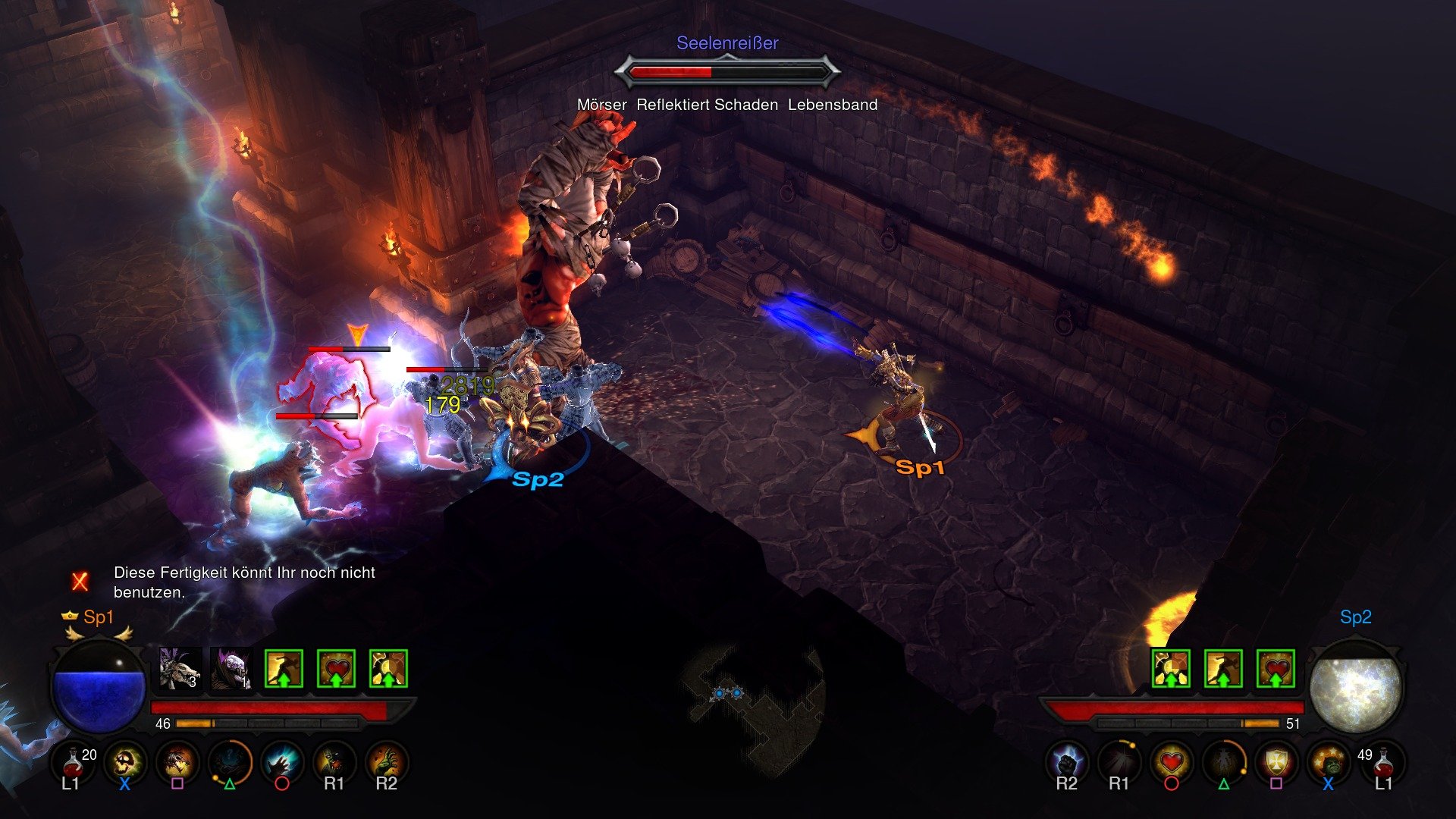Click the purple skull companion buff icon
The width and height of the screenshot is (1456, 819).
[x=231, y=669]
